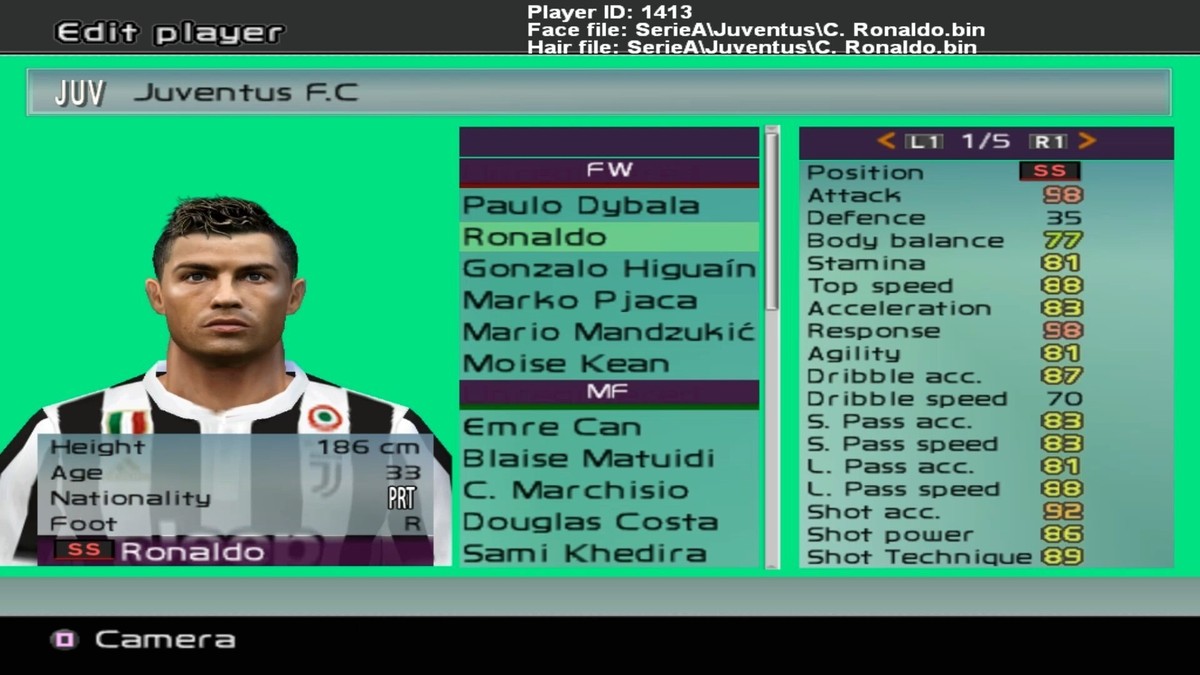This screenshot has height=675, width=1200.
Task: Click the player list scrollbar
Action: coord(771,220)
